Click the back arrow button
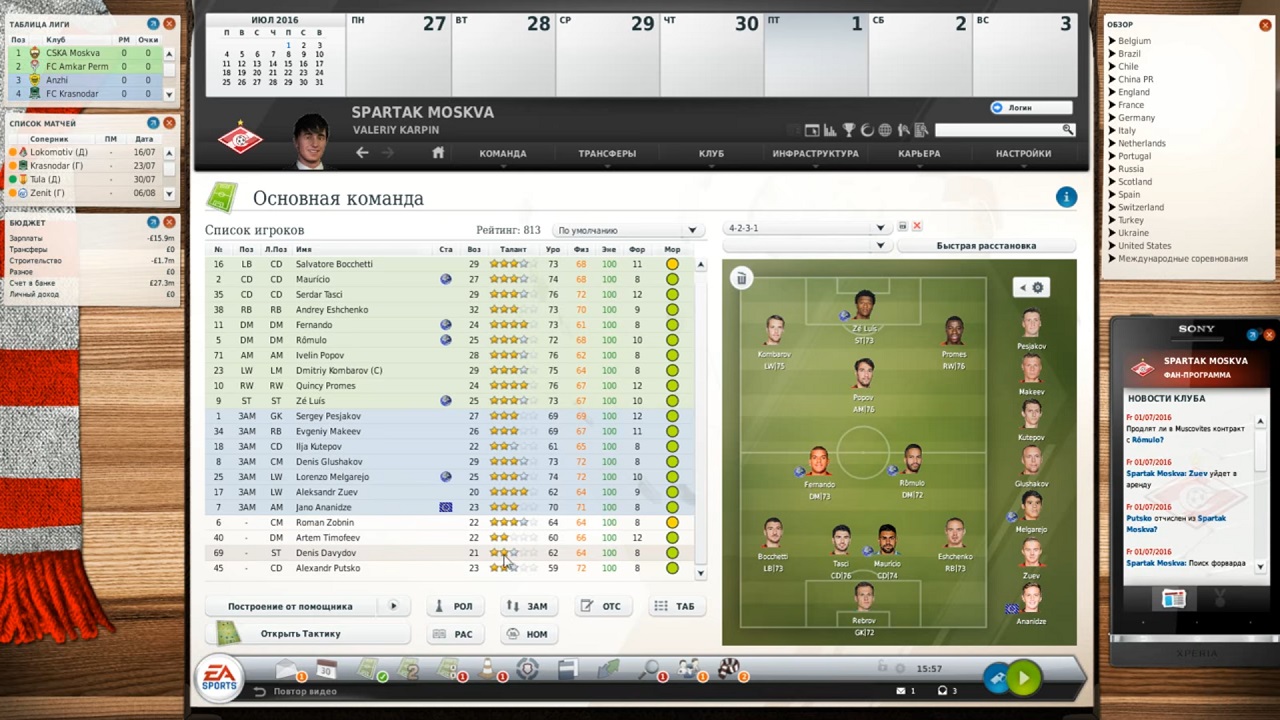Screen dimensions: 1280x720 point(362,153)
